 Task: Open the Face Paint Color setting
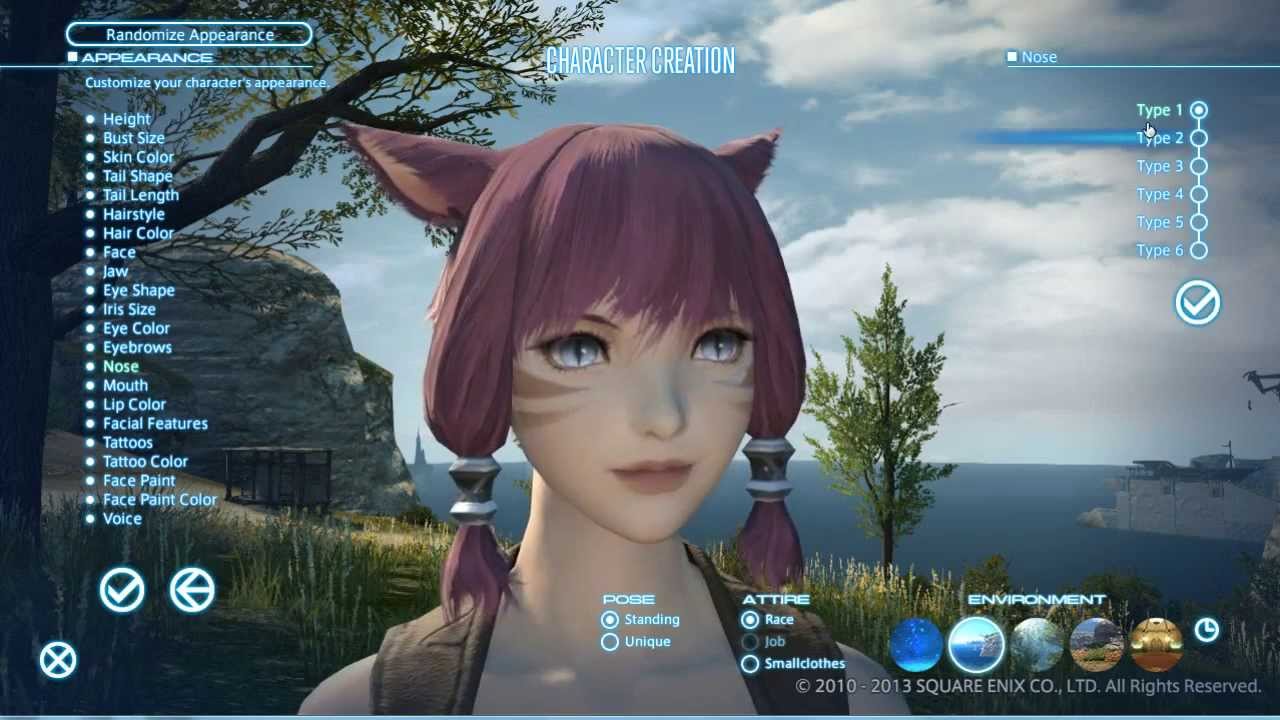(x=159, y=499)
